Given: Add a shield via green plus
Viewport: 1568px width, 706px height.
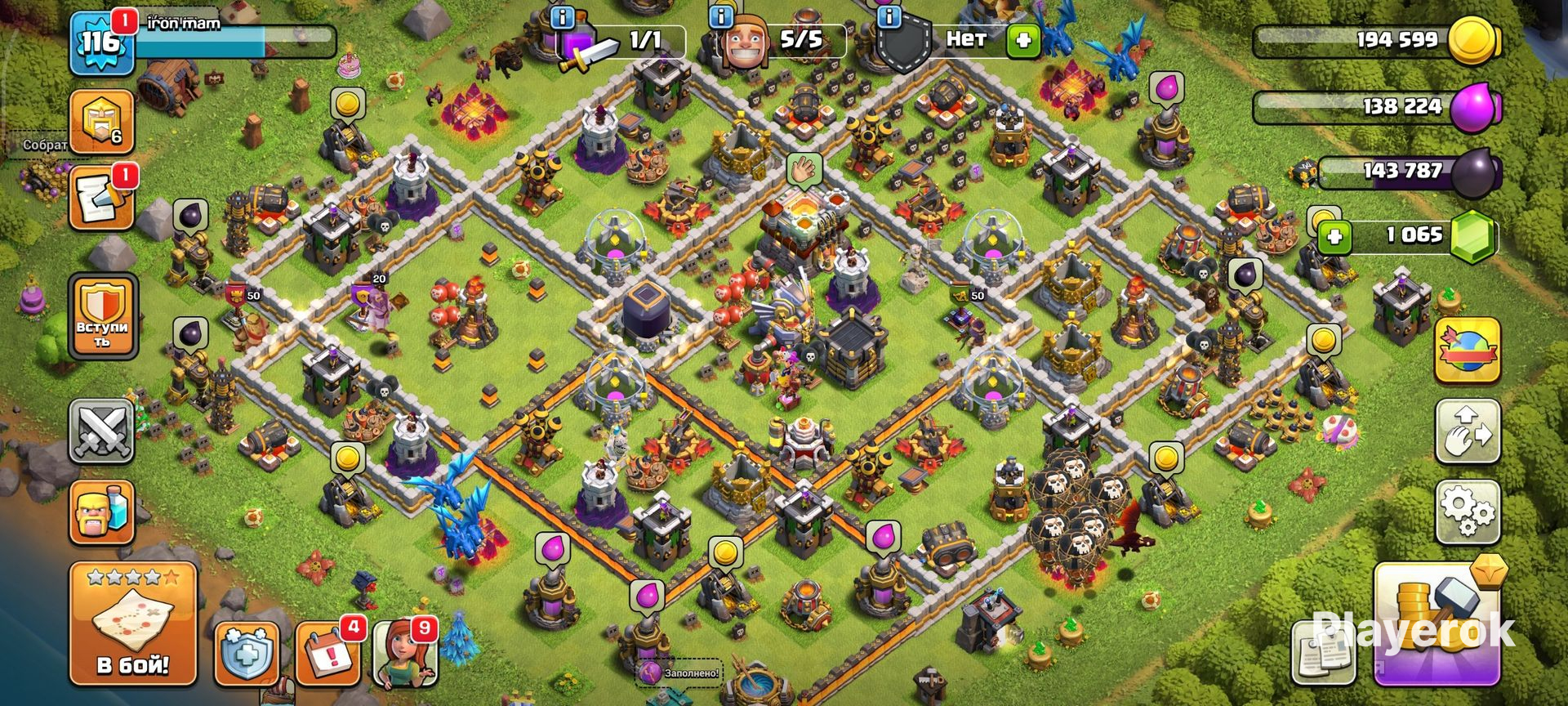Looking at the screenshot, I should 1022,40.
